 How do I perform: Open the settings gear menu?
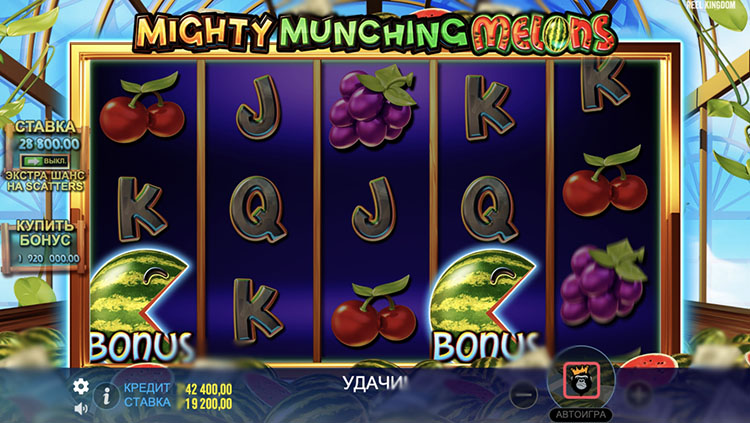tap(81, 386)
